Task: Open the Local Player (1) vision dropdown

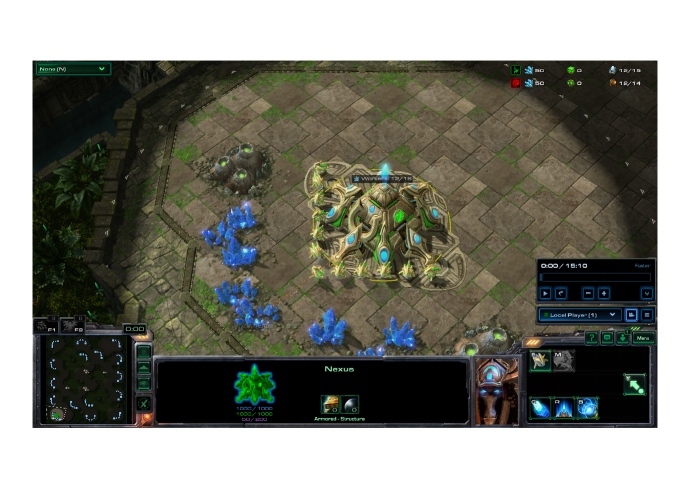Action: click(580, 315)
